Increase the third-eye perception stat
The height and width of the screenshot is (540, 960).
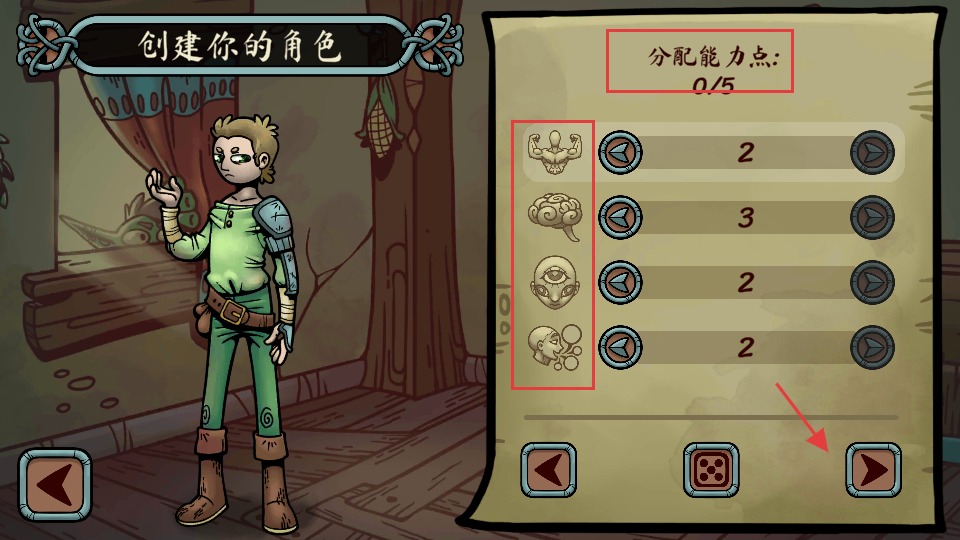[872, 282]
